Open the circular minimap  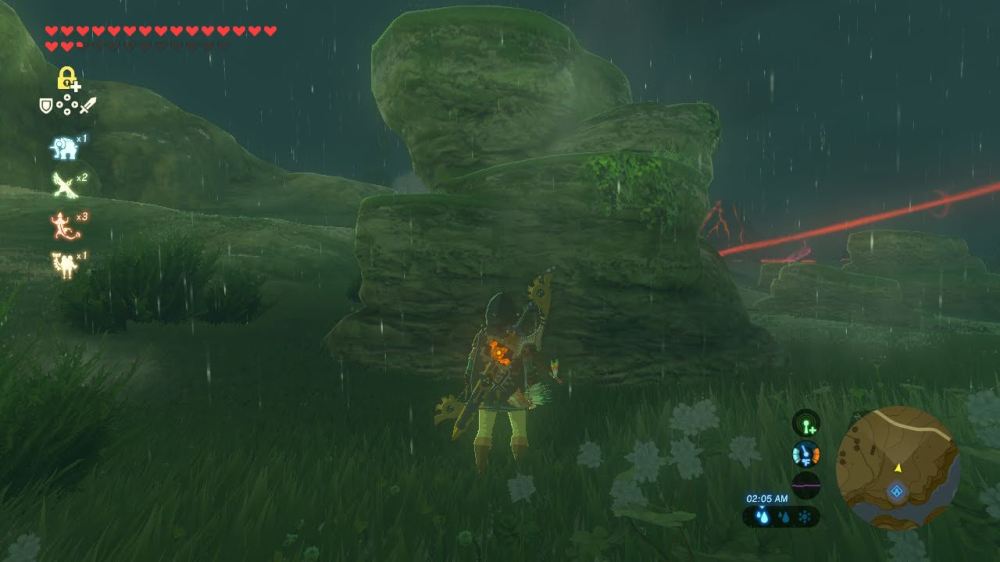897,468
